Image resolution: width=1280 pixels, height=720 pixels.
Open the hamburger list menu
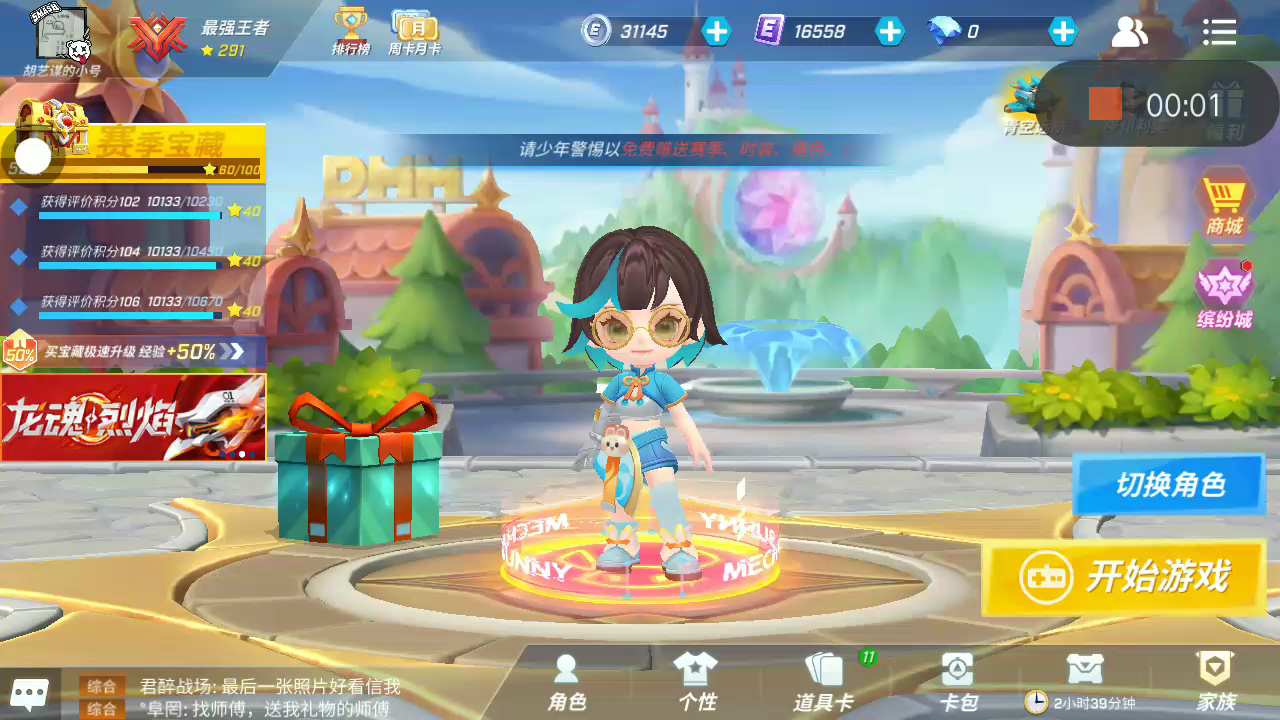[1219, 32]
